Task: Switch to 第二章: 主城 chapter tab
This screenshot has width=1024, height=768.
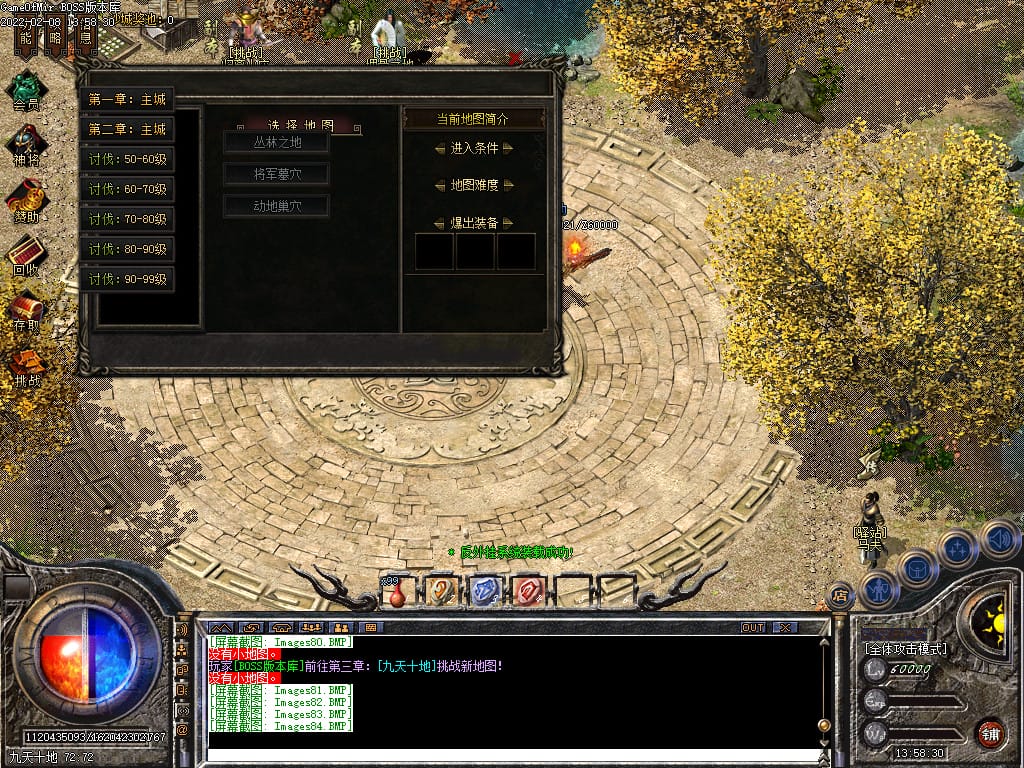Action: [x=127, y=129]
